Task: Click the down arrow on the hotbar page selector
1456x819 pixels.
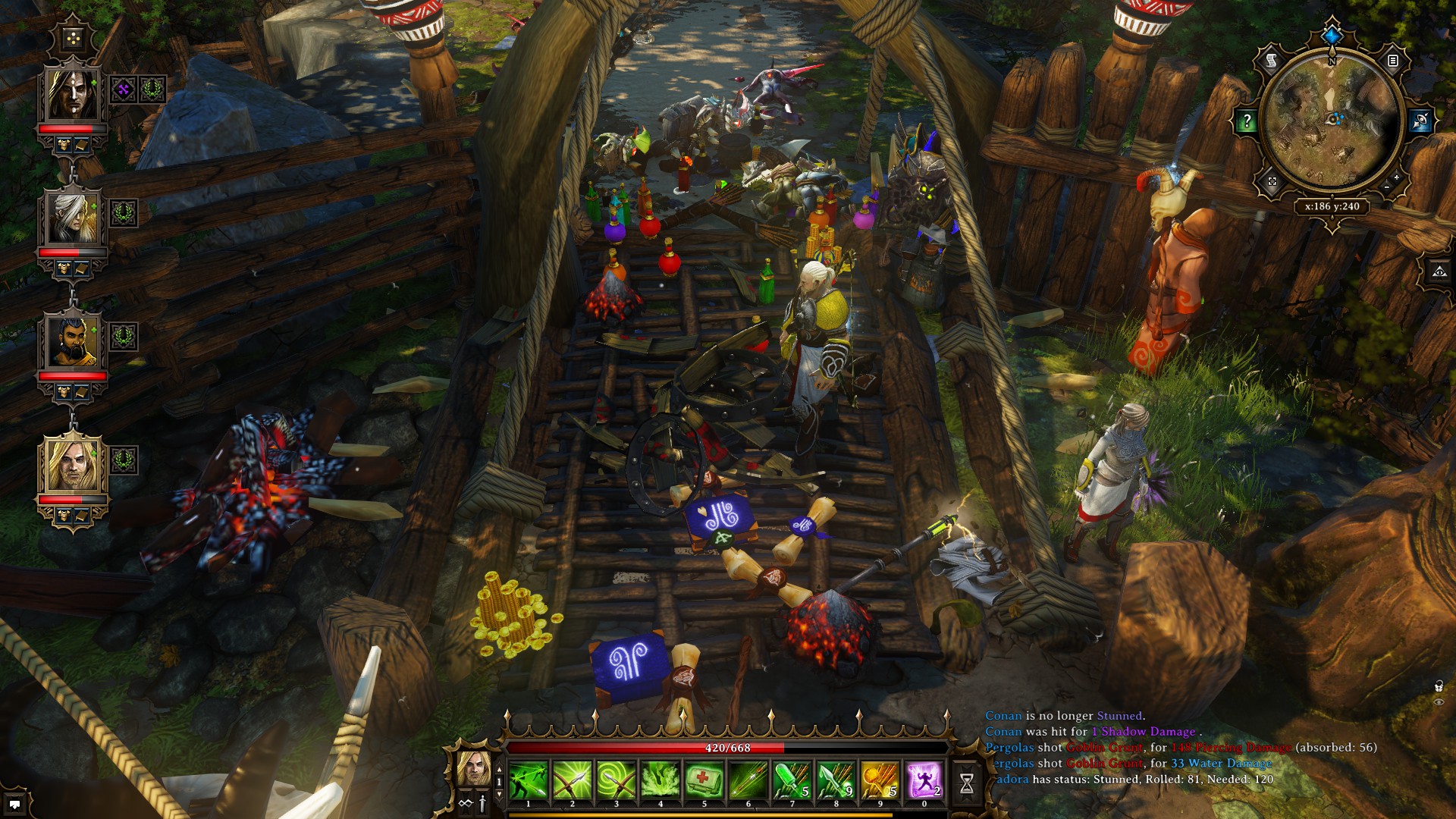Action: [x=498, y=794]
